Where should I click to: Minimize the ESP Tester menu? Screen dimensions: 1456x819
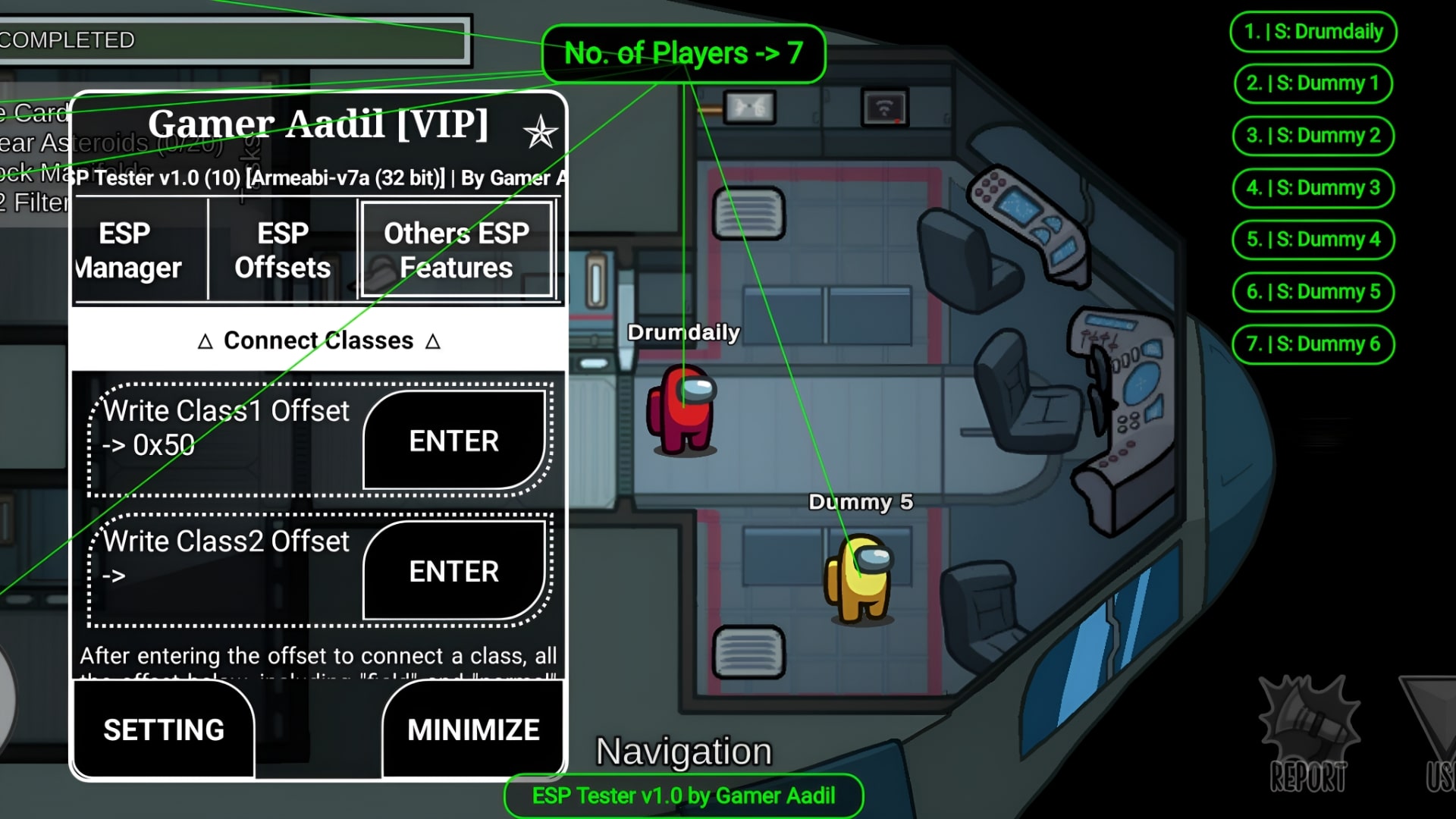coord(472,729)
